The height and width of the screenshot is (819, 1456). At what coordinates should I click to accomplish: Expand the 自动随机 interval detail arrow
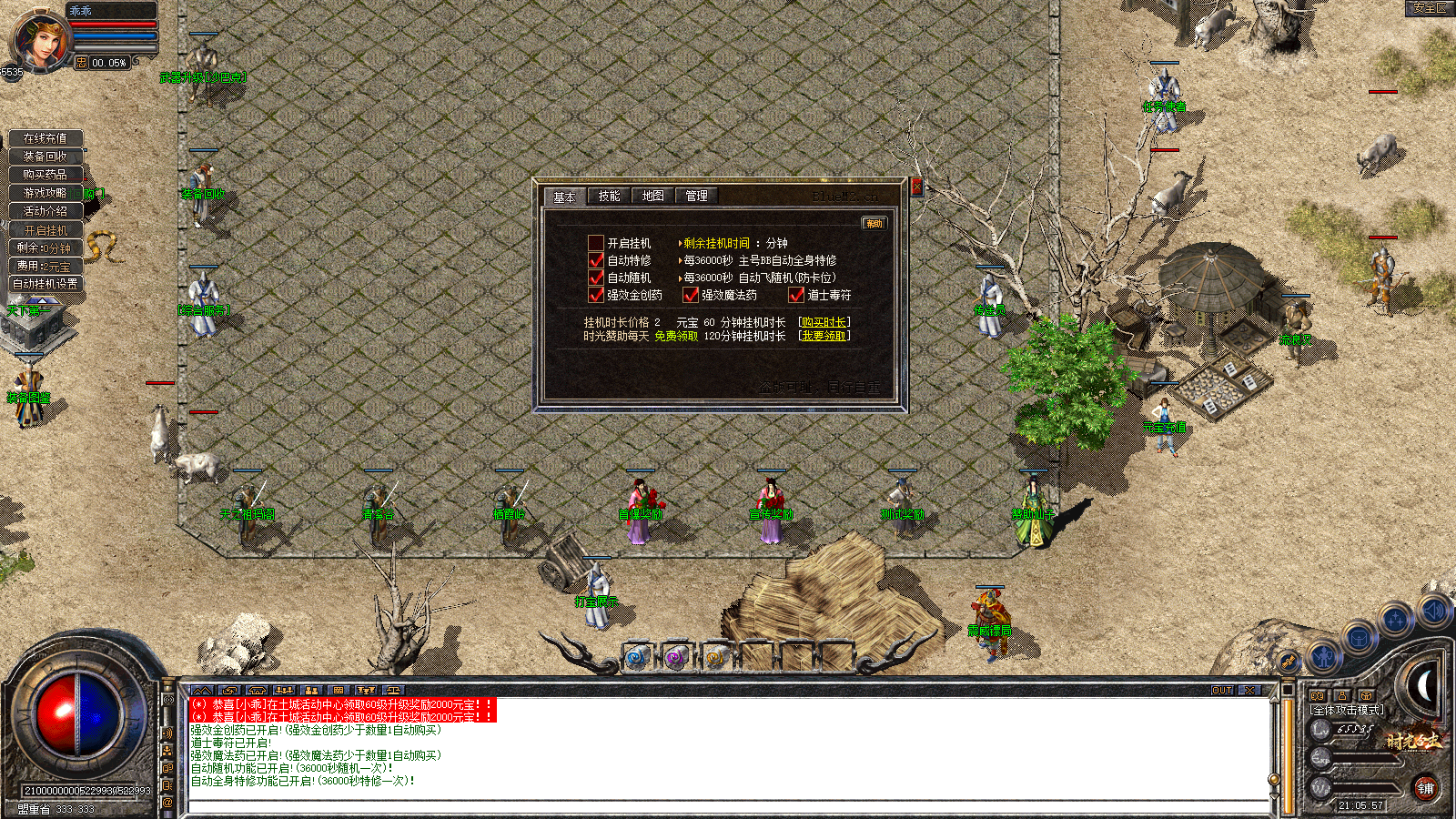coord(680,278)
